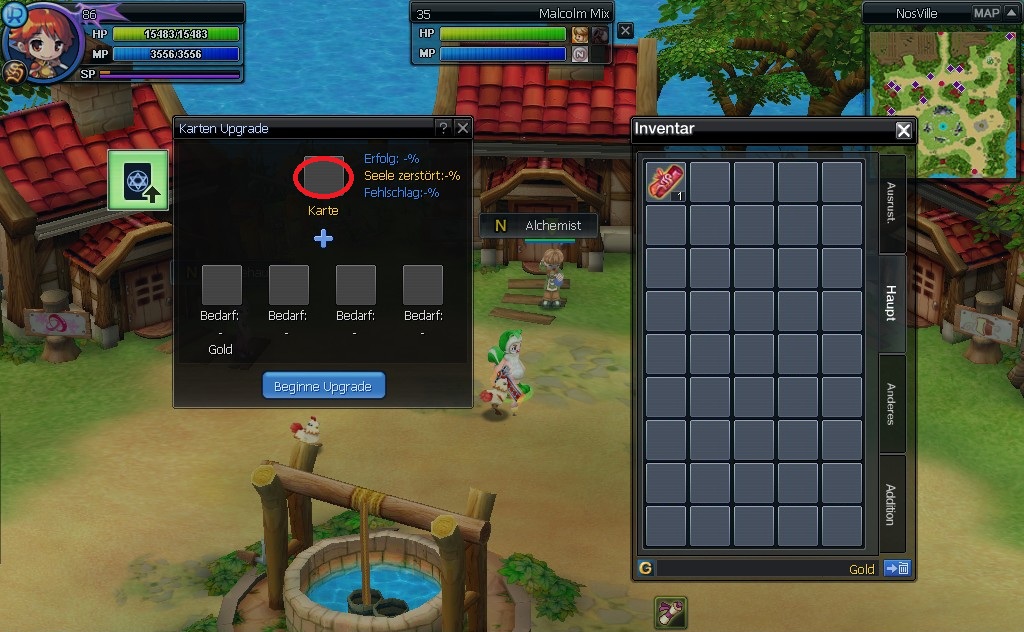Open the Addition inventory tab
Image resolution: width=1024 pixels, height=632 pixels.
891,503
